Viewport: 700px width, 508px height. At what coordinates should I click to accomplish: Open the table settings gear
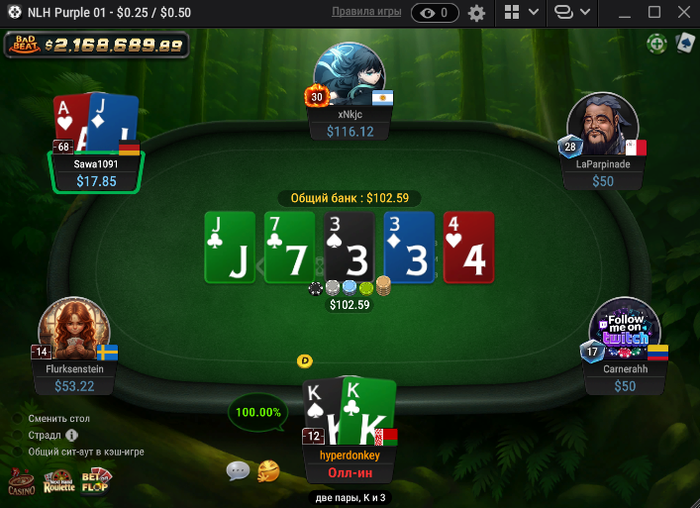click(x=477, y=13)
